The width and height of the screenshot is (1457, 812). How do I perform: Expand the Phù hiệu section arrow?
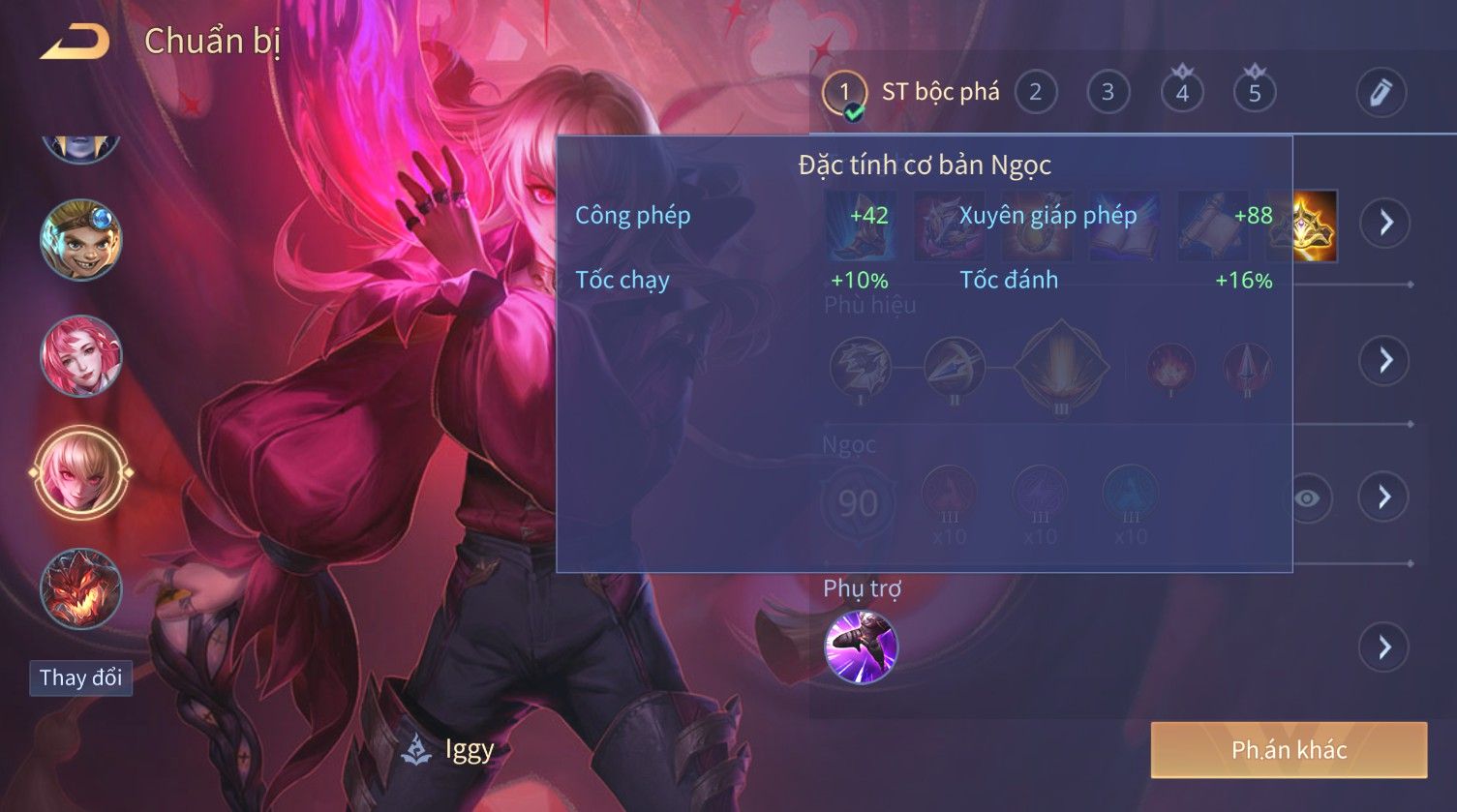pyautogui.click(x=1385, y=361)
